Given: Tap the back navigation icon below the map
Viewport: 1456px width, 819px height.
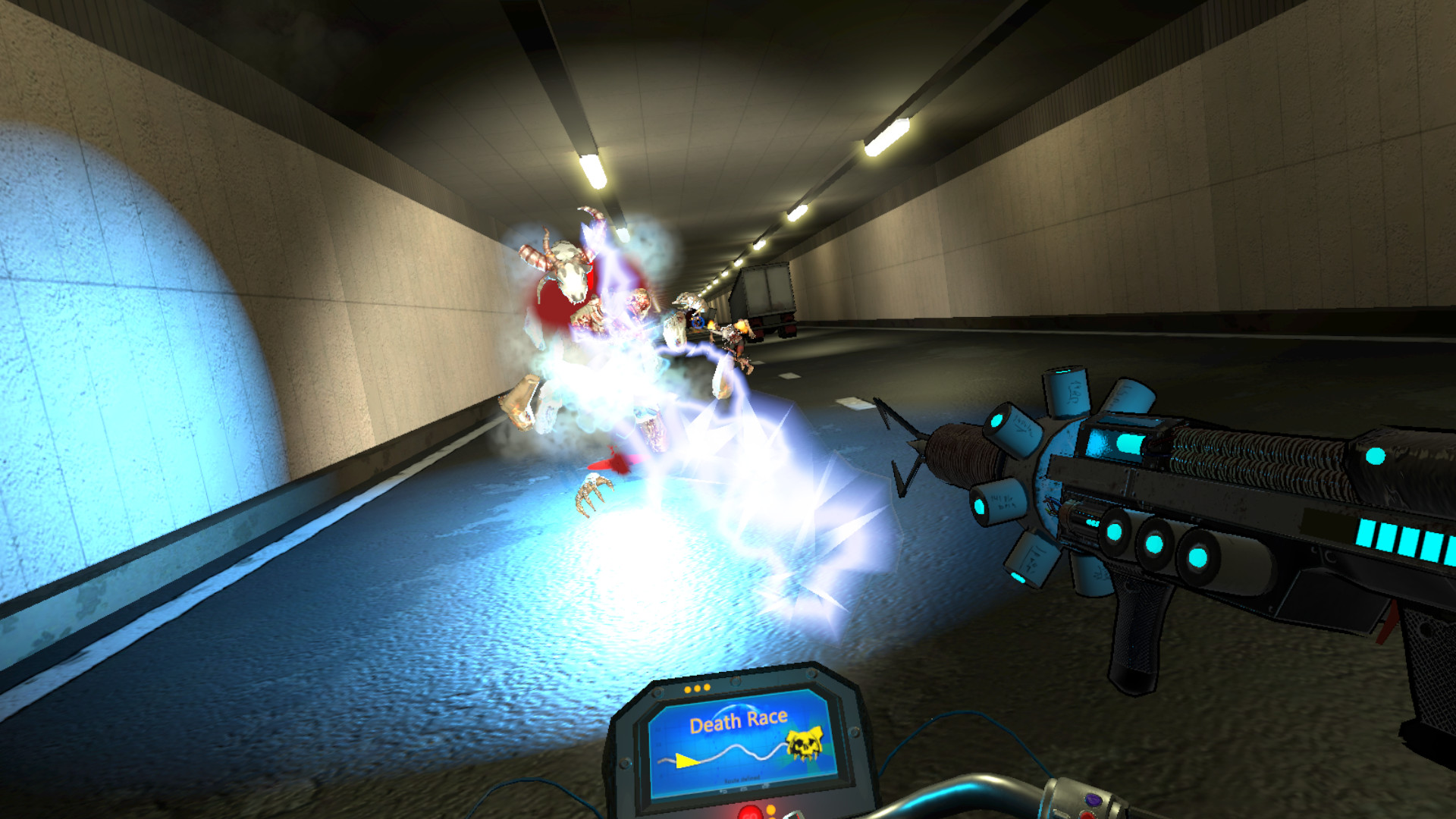Looking at the screenshot, I should click(723, 791).
